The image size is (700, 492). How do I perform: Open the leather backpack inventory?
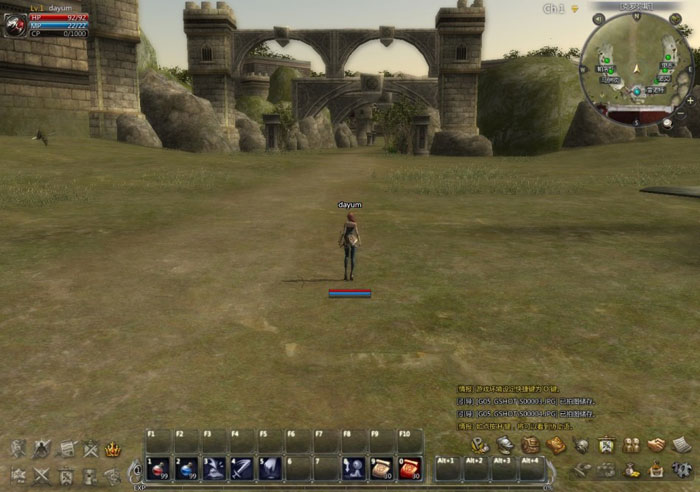530,445
